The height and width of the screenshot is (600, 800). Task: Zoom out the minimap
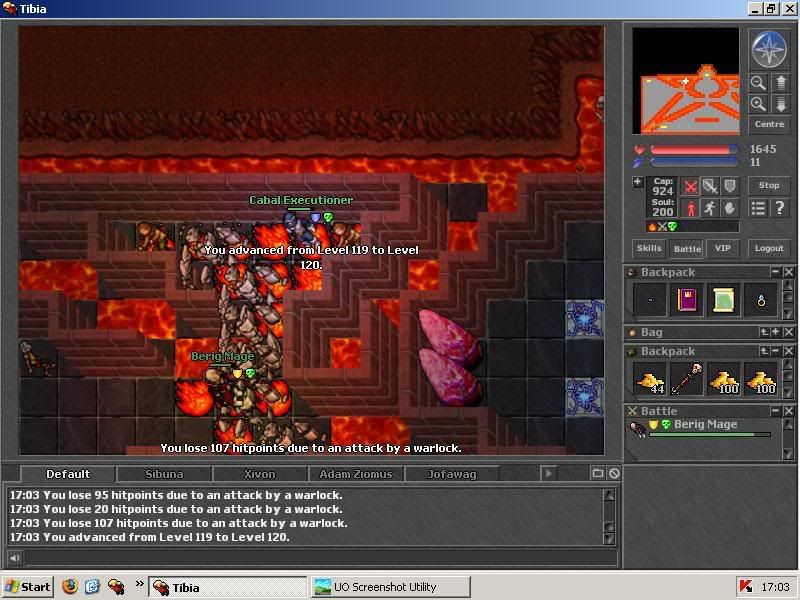tap(758, 84)
